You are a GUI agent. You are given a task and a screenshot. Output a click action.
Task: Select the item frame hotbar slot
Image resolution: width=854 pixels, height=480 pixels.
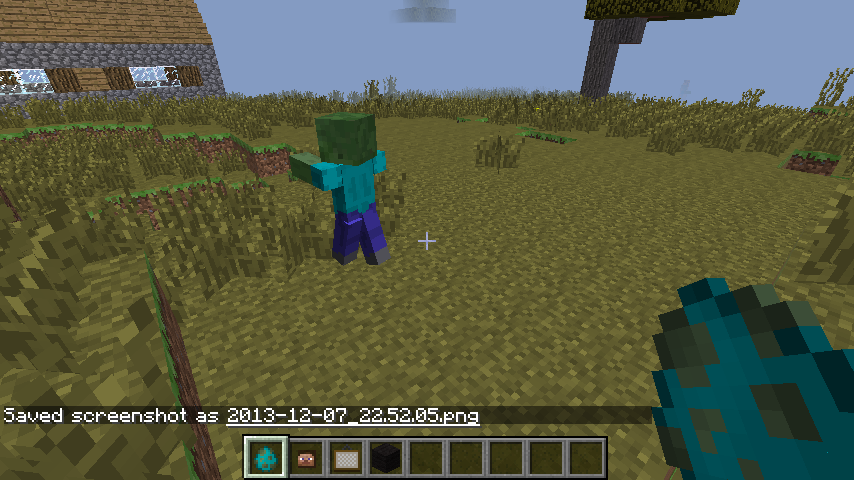click(346, 458)
